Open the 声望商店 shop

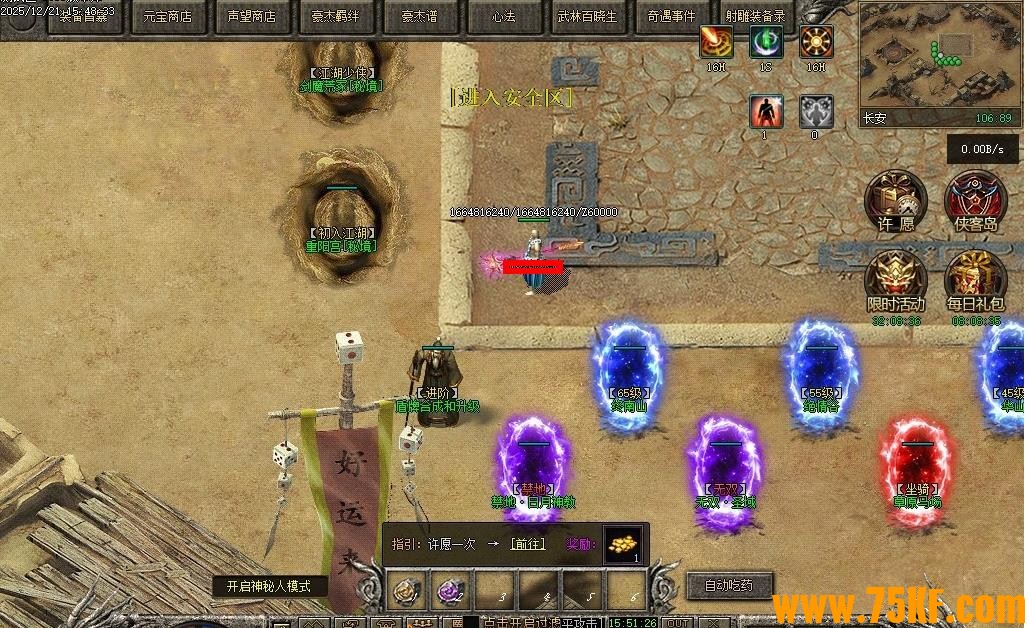pyautogui.click(x=251, y=16)
